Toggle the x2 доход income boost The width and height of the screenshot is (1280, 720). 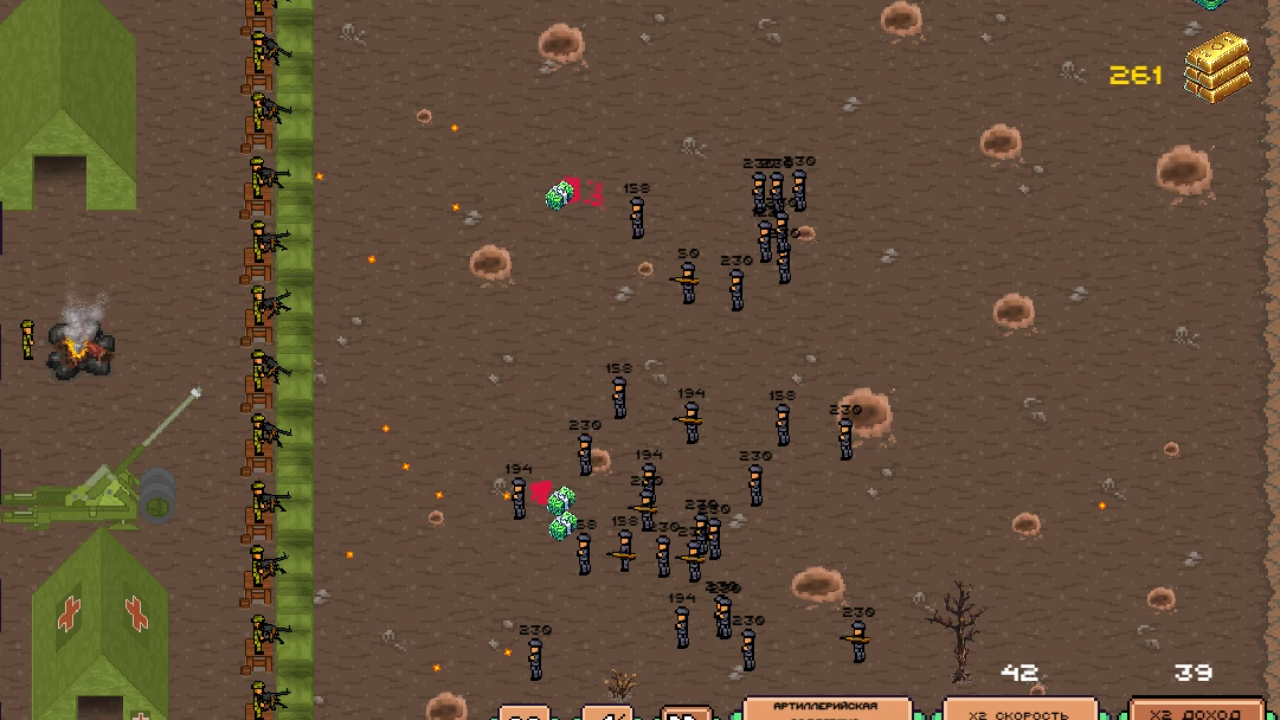coord(1198,712)
